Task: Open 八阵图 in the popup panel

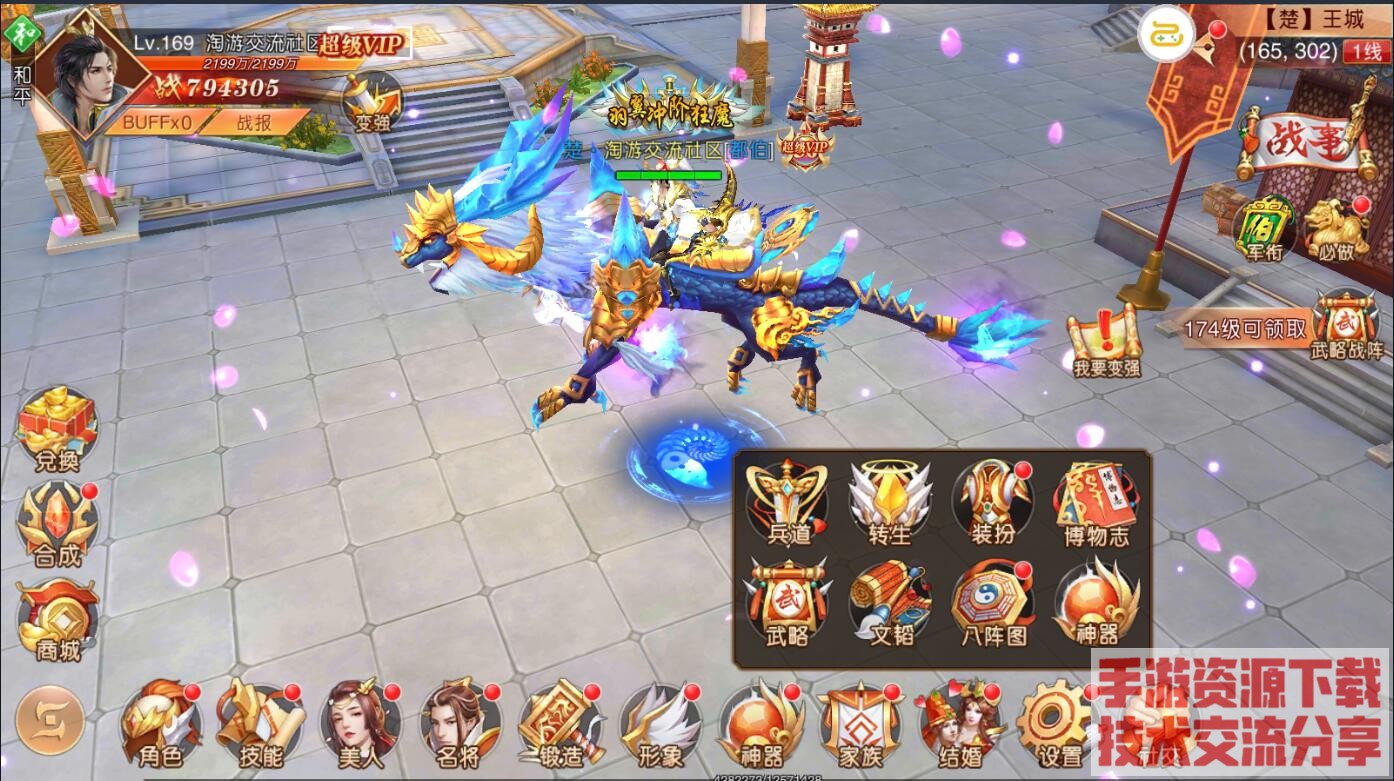Action: coord(993,604)
